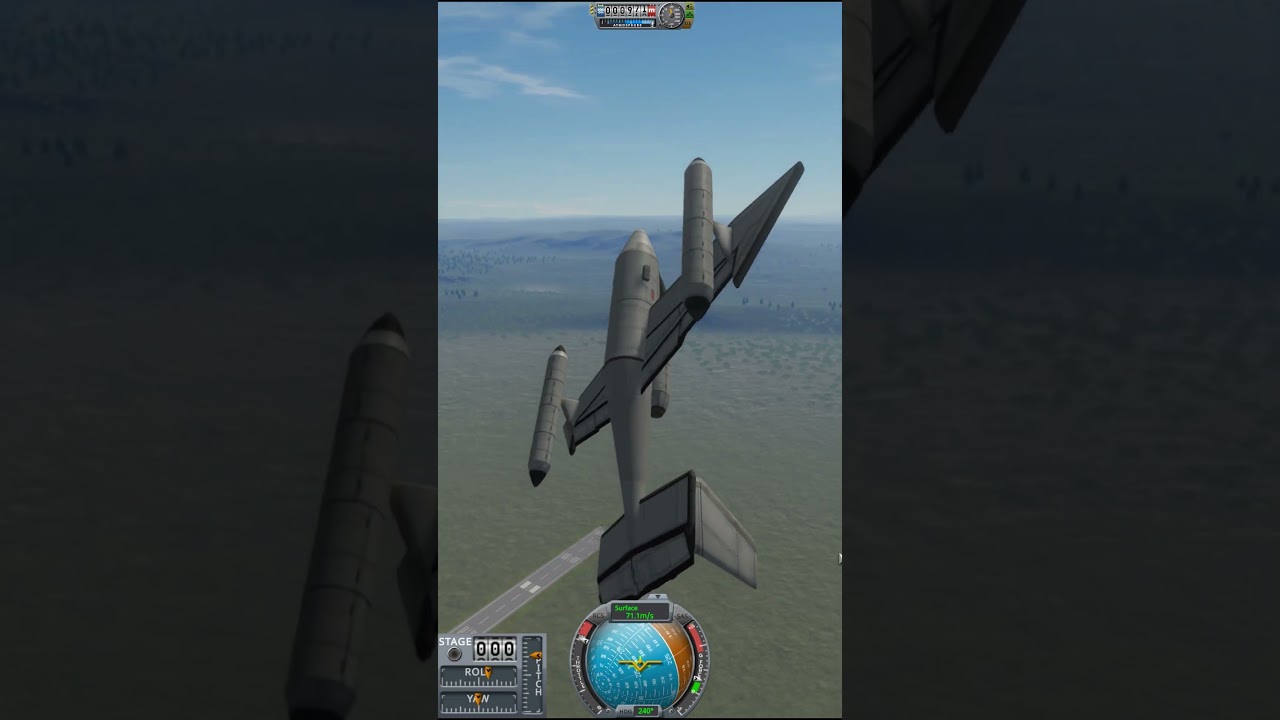Hit the hazard-striped Abort button by the altimeter
This screenshot has height=720, width=1280.
[593, 10]
